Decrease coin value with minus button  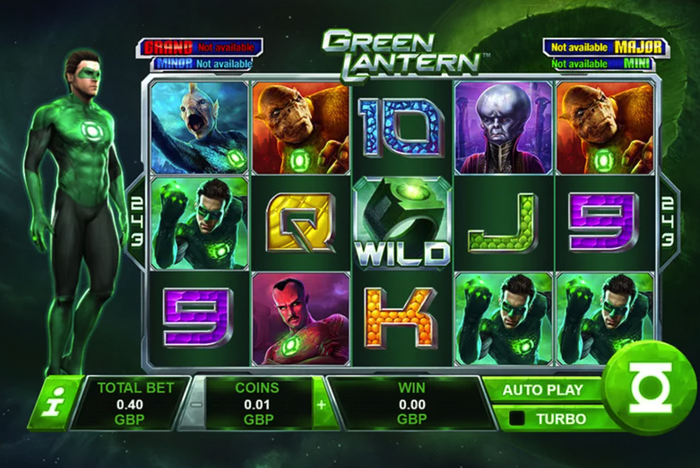[x=195, y=405]
